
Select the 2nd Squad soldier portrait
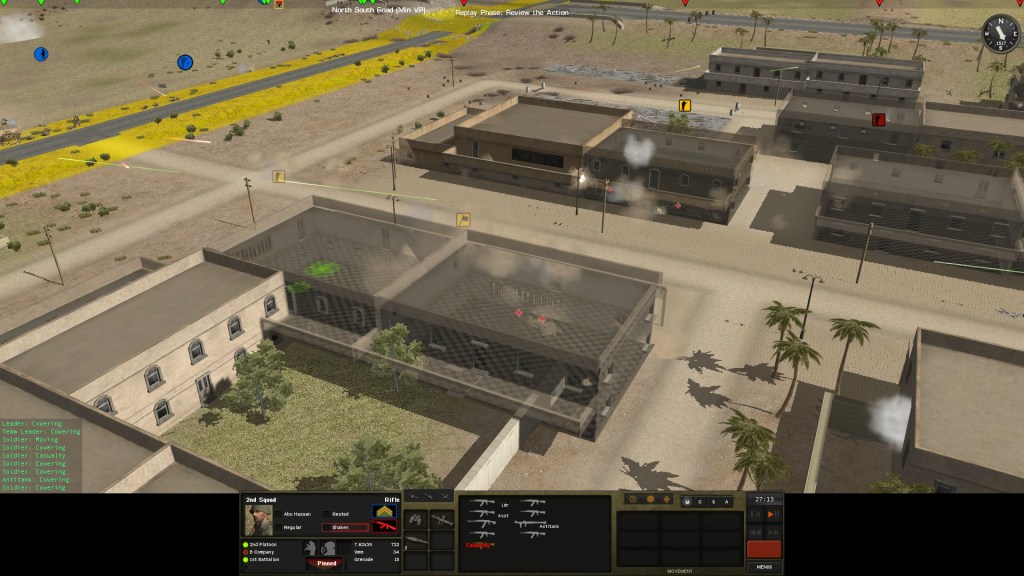click(x=259, y=520)
